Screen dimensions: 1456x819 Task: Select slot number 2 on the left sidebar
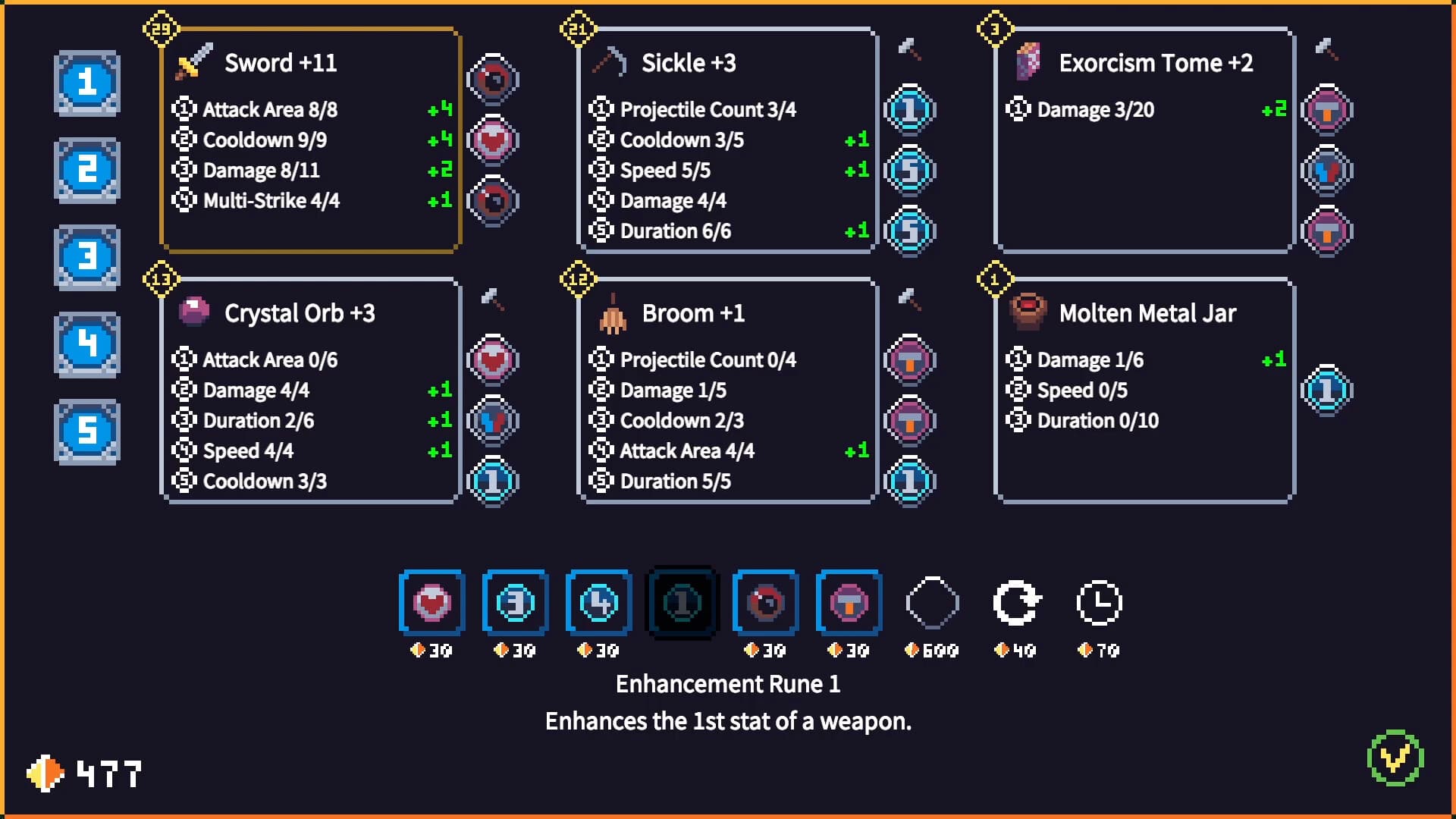click(86, 171)
